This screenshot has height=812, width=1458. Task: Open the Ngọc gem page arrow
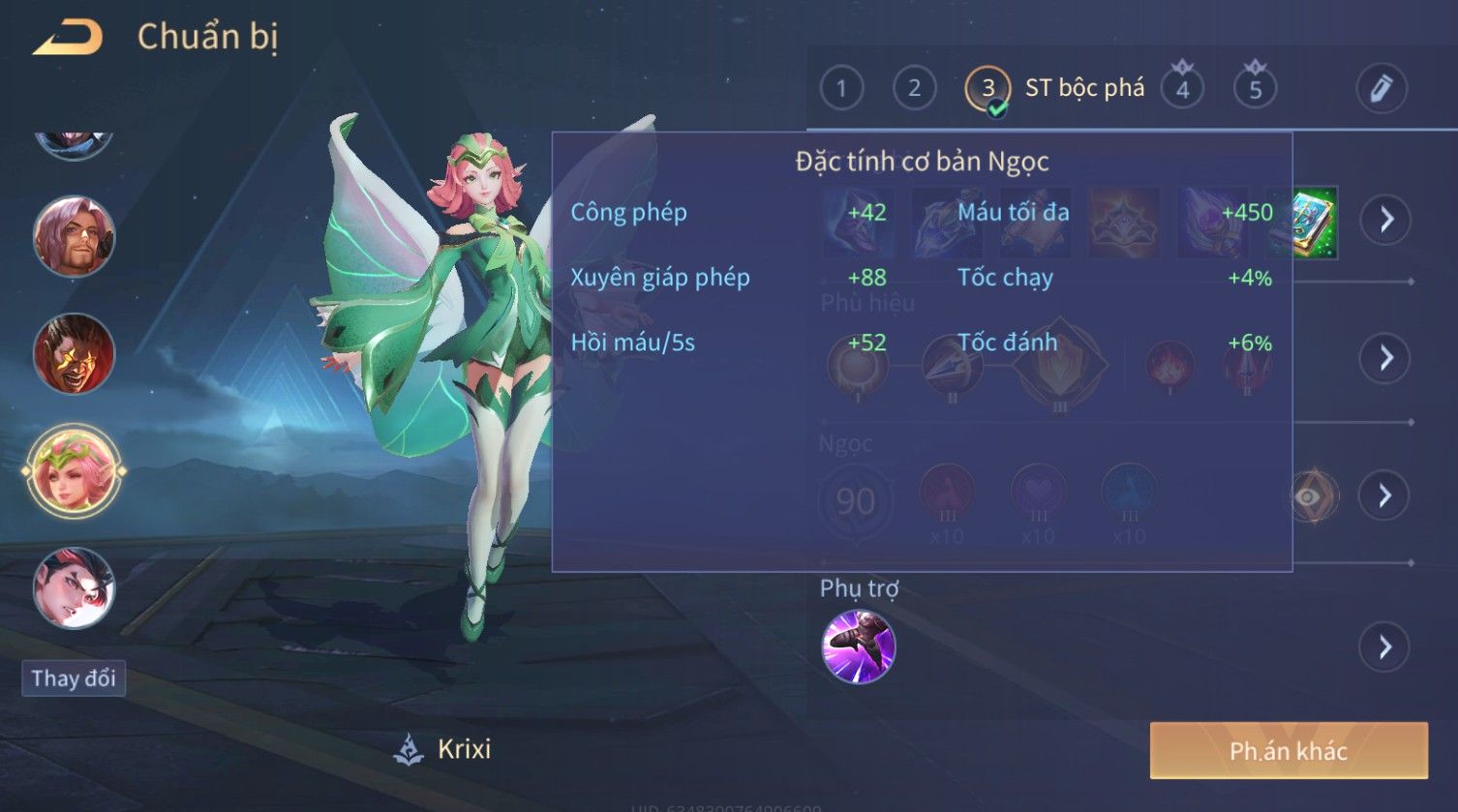[x=1384, y=496]
